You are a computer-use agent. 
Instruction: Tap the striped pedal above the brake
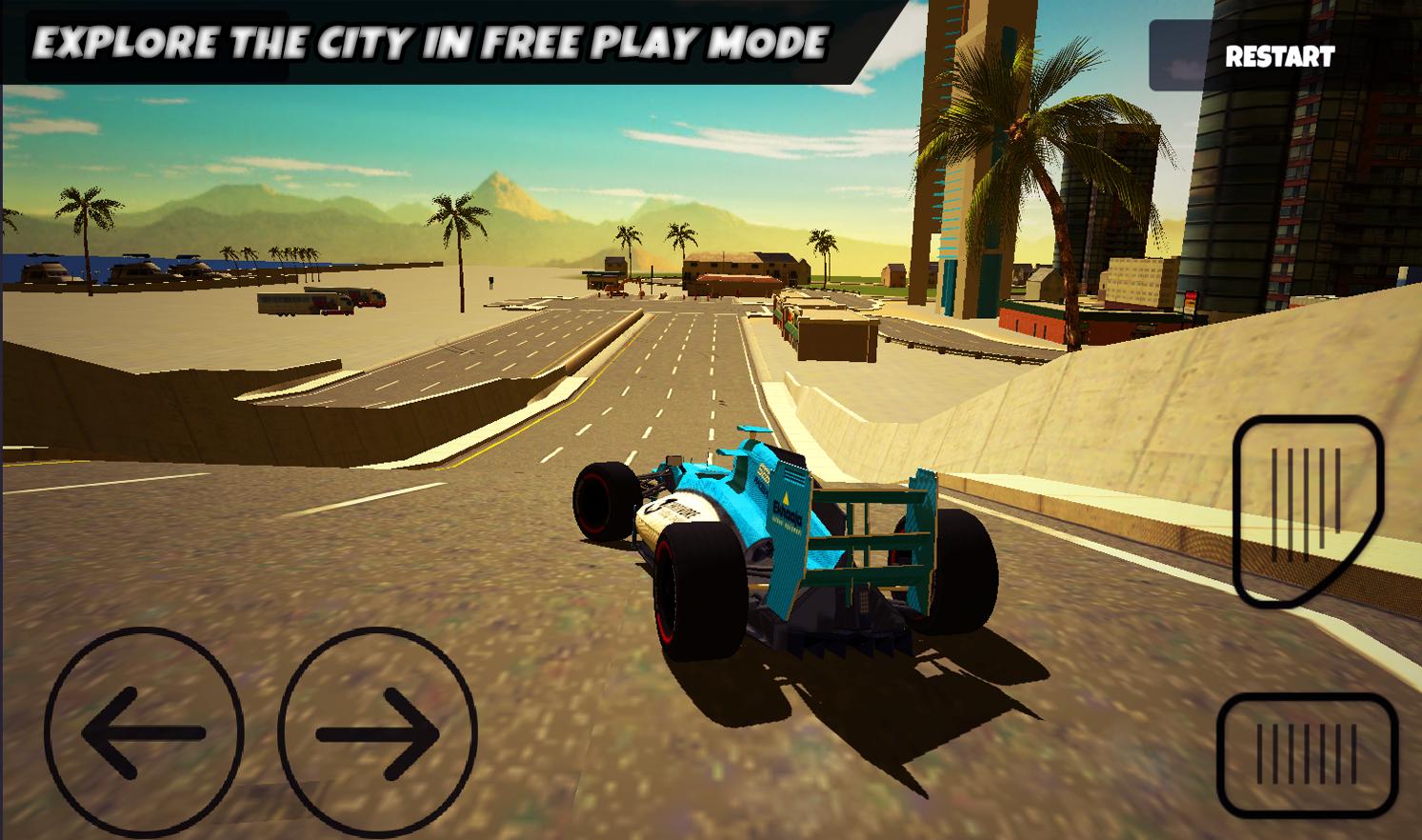[1306, 510]
